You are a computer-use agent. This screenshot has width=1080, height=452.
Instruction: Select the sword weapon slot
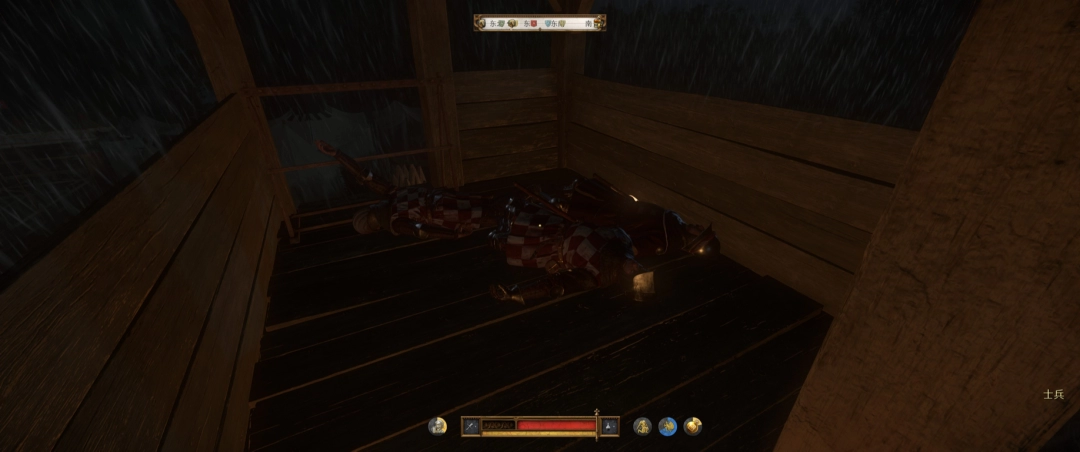471,426
